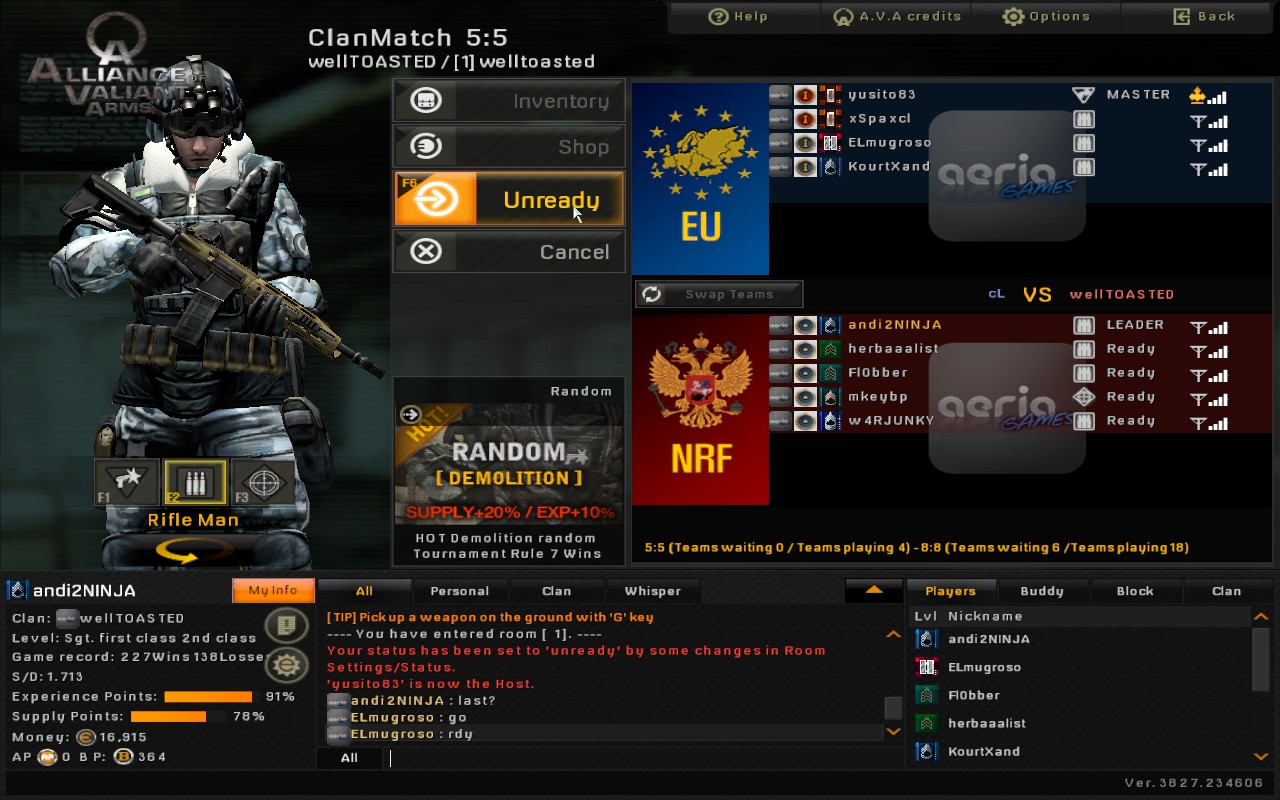Click Cancel to leave the room

tap(509, 252)
